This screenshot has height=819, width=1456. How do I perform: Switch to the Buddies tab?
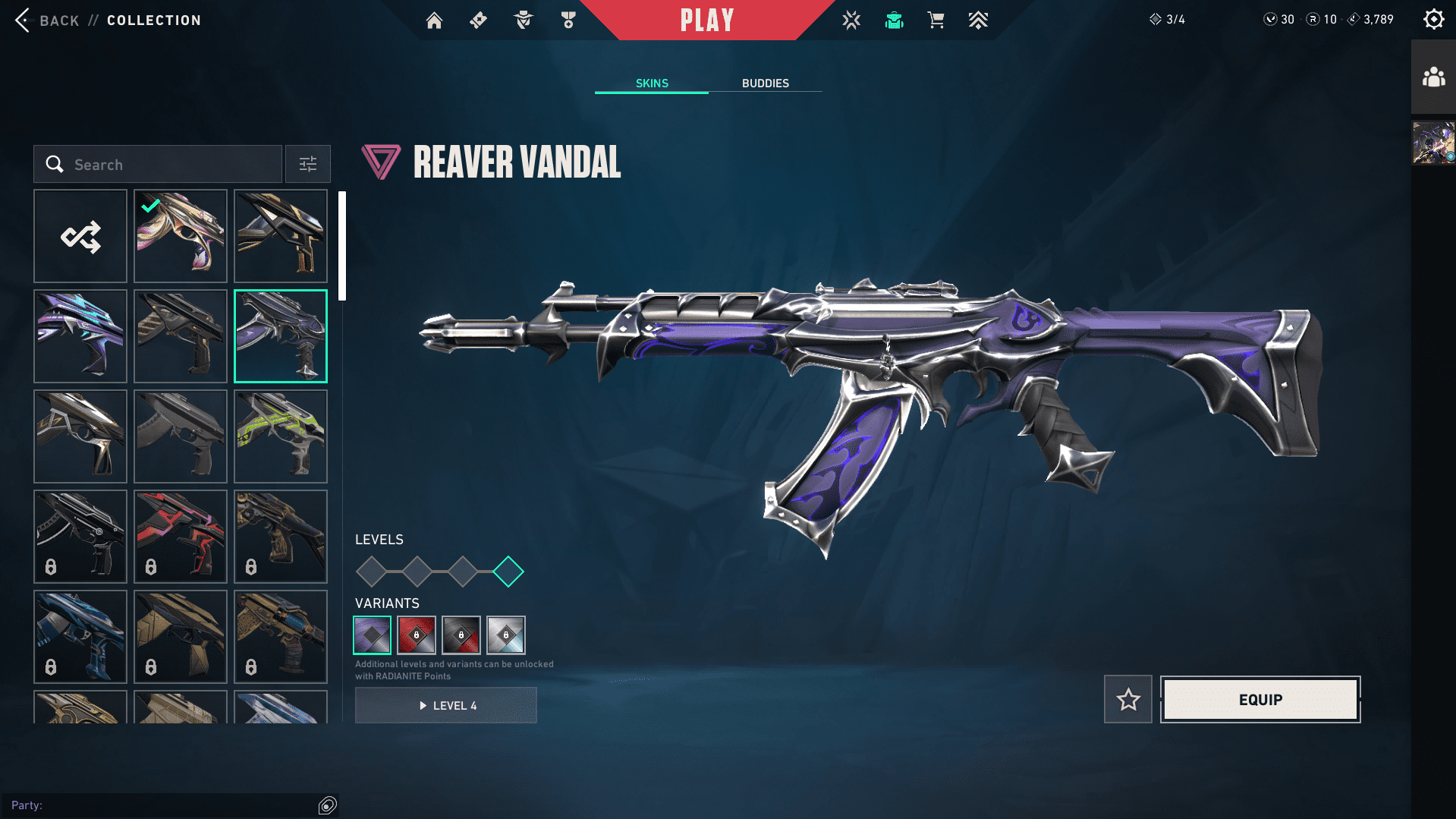(765, 83)
